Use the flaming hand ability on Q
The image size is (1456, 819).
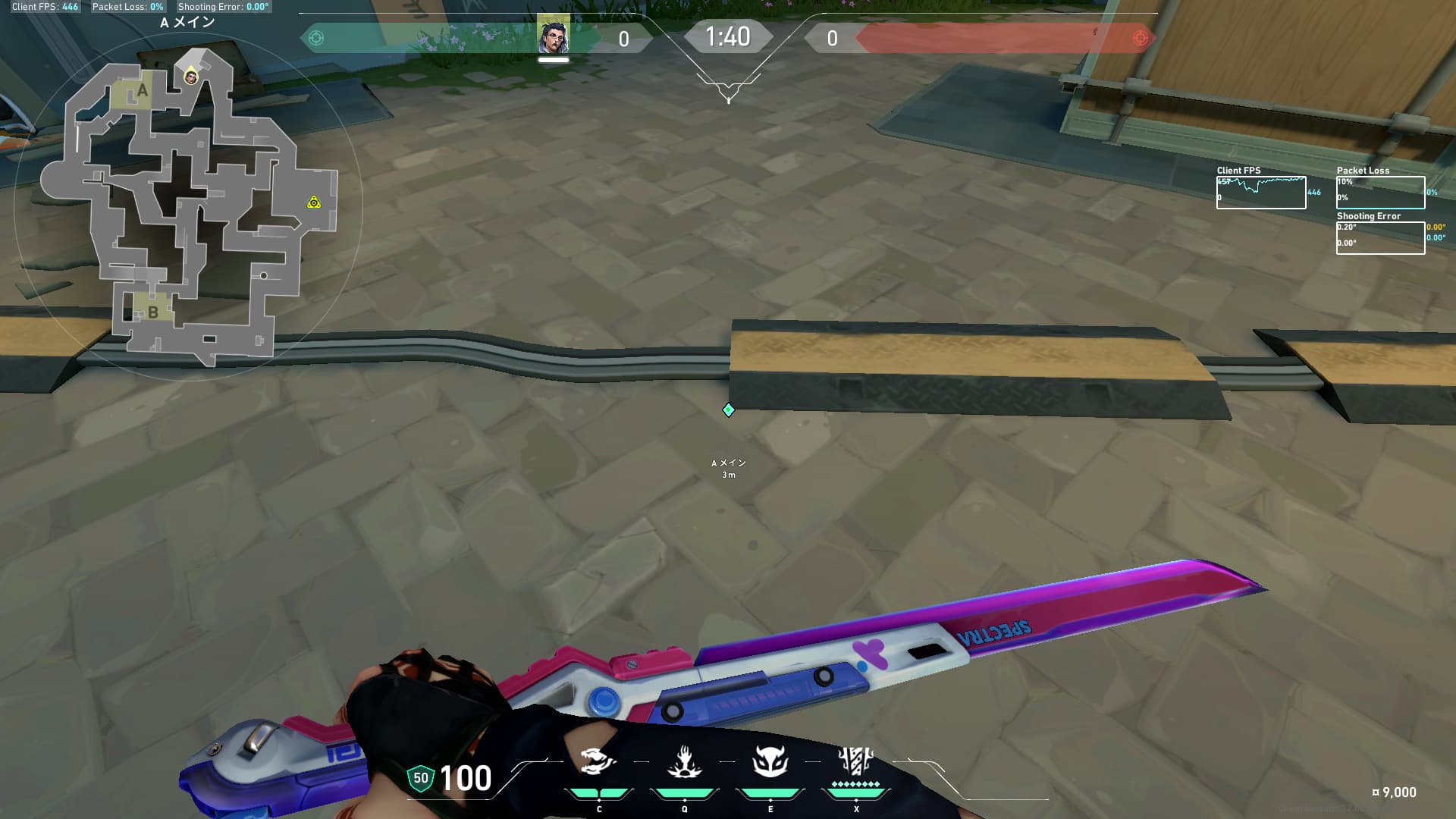pyautogui.click(x=684, y=761)
